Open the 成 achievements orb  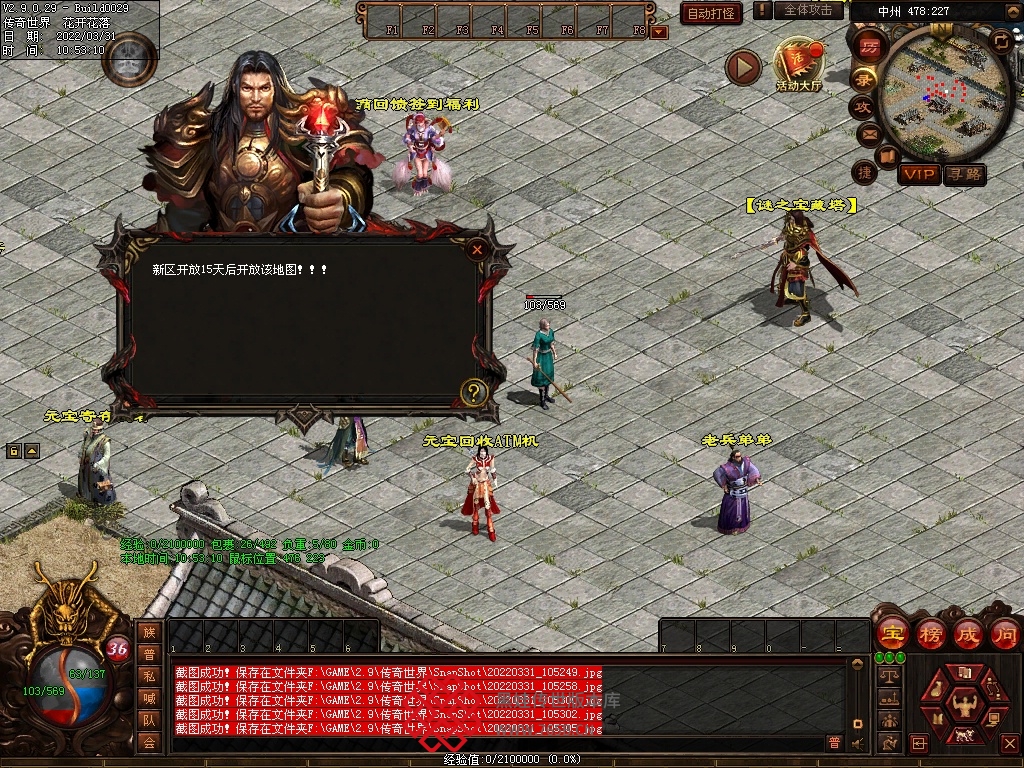(x=968, y=634)
